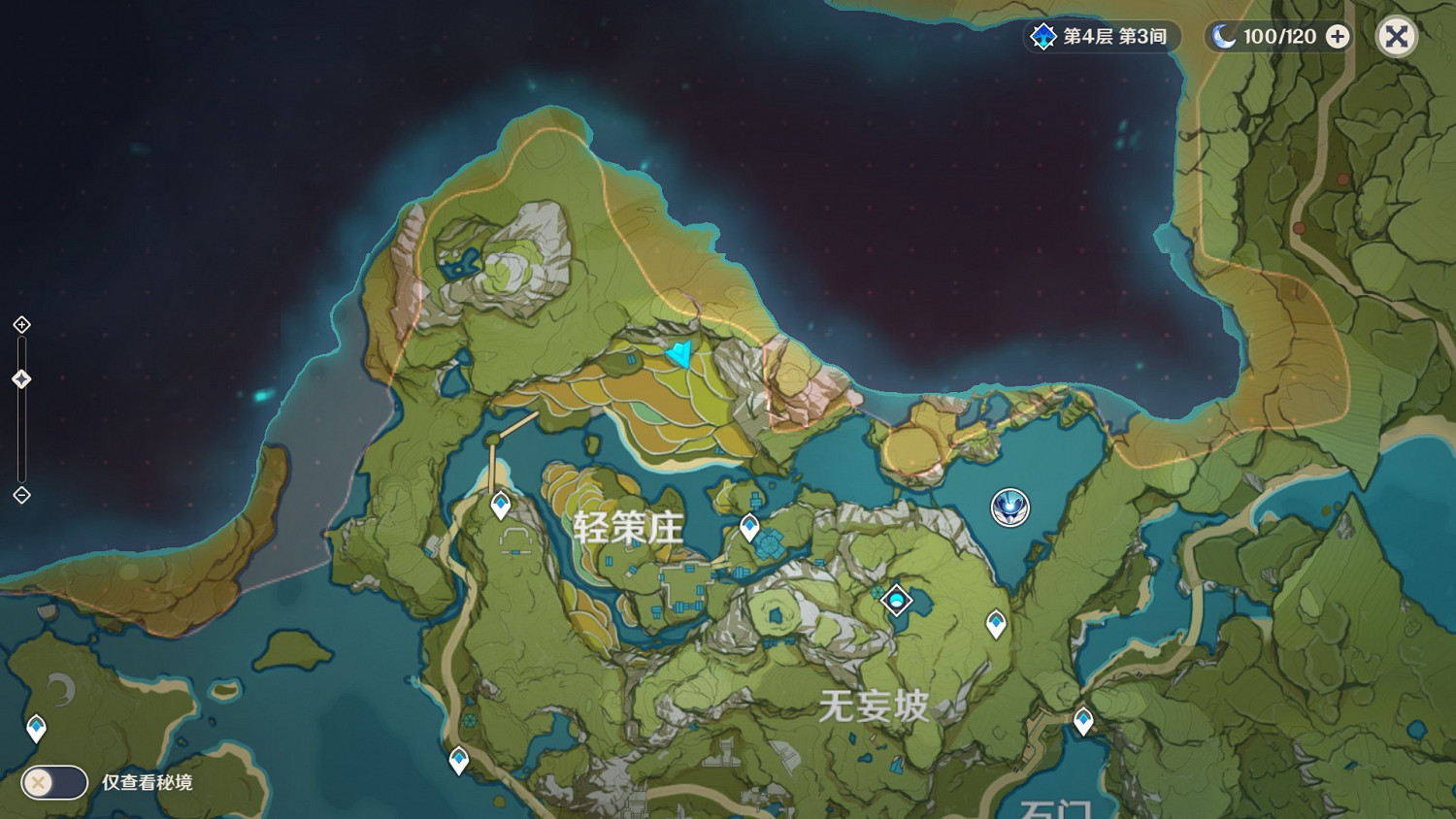Open the diamond dungeon marker near Wuwang Hill
The height and width of the screenshot is (819, 1456).
coord(895,600)
